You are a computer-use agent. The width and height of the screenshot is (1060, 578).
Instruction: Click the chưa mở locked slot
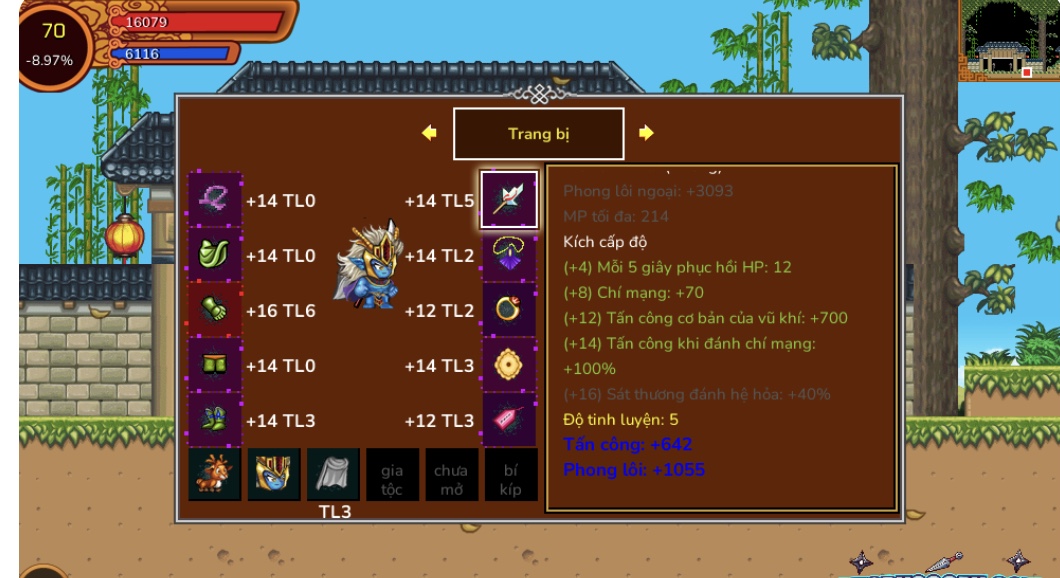[451, 474]
